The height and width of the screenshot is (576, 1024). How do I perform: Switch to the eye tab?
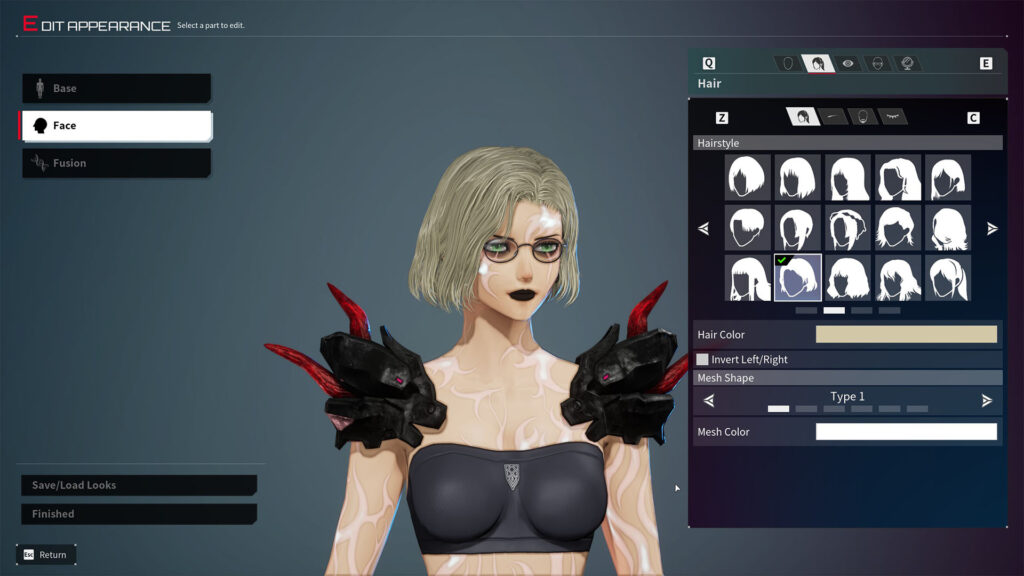[x=848, y=63]
